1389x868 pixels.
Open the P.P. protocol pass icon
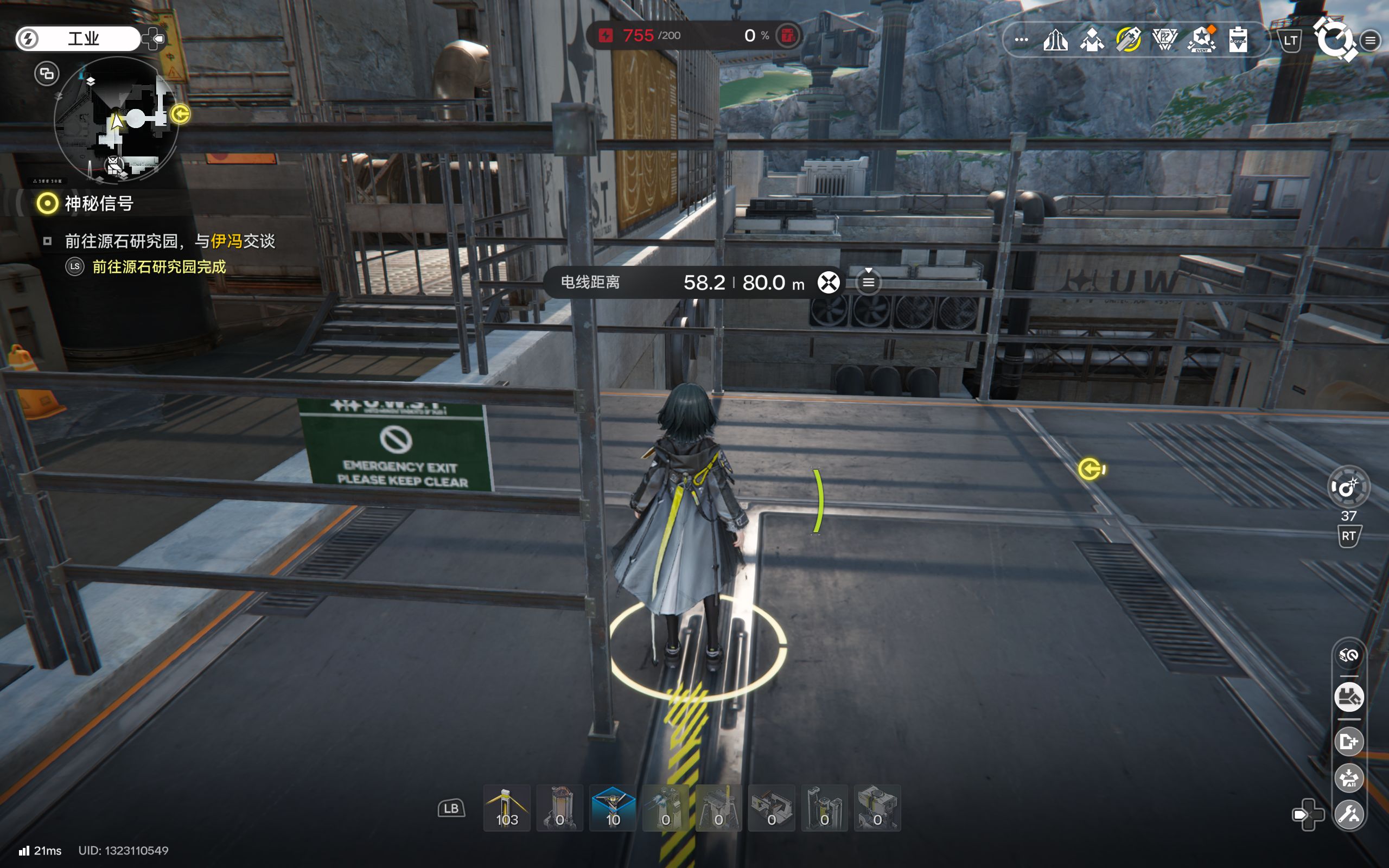[x=1164, y=40]
